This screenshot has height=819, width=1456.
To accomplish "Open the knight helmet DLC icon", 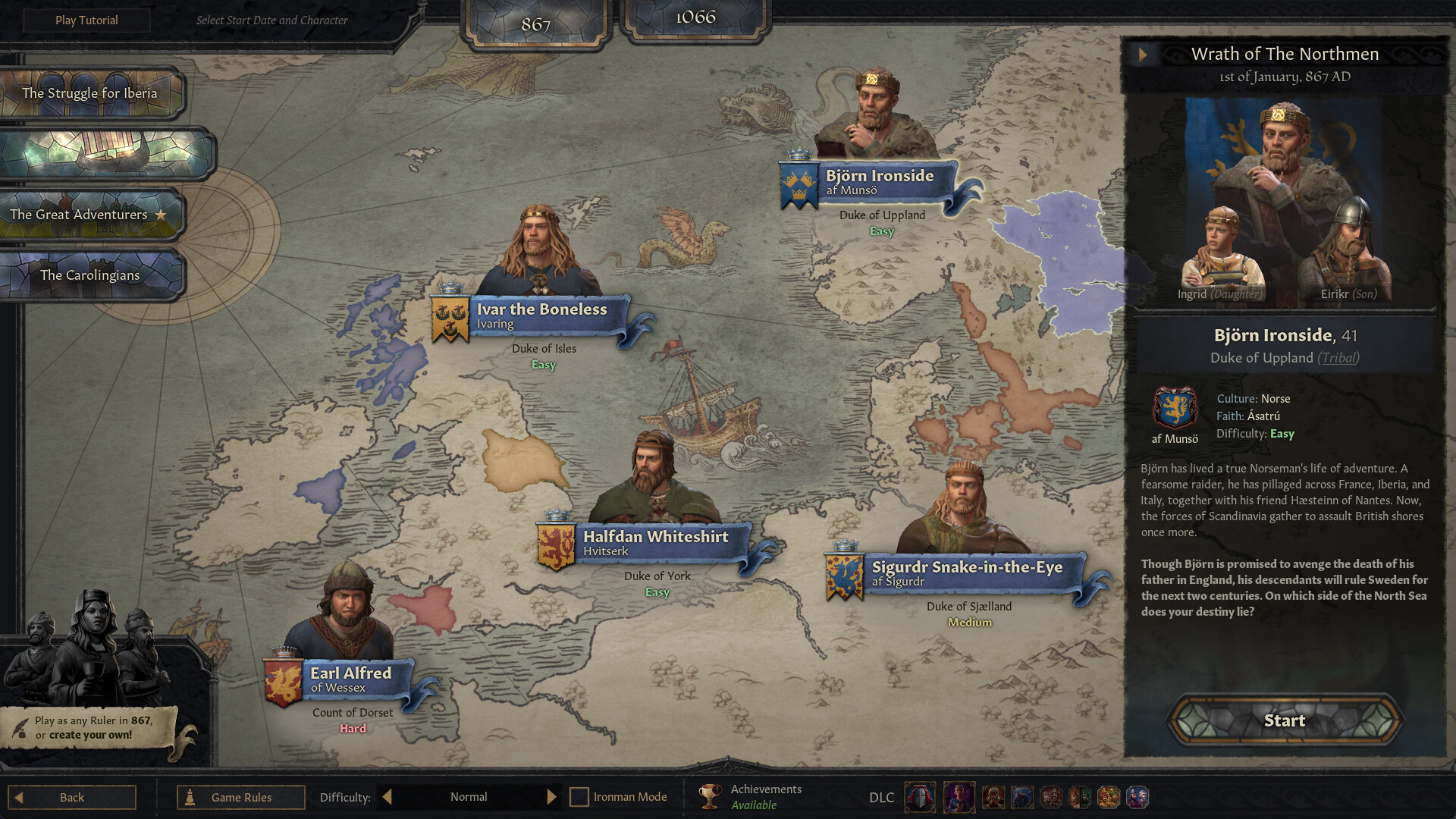I will point(920,797).
